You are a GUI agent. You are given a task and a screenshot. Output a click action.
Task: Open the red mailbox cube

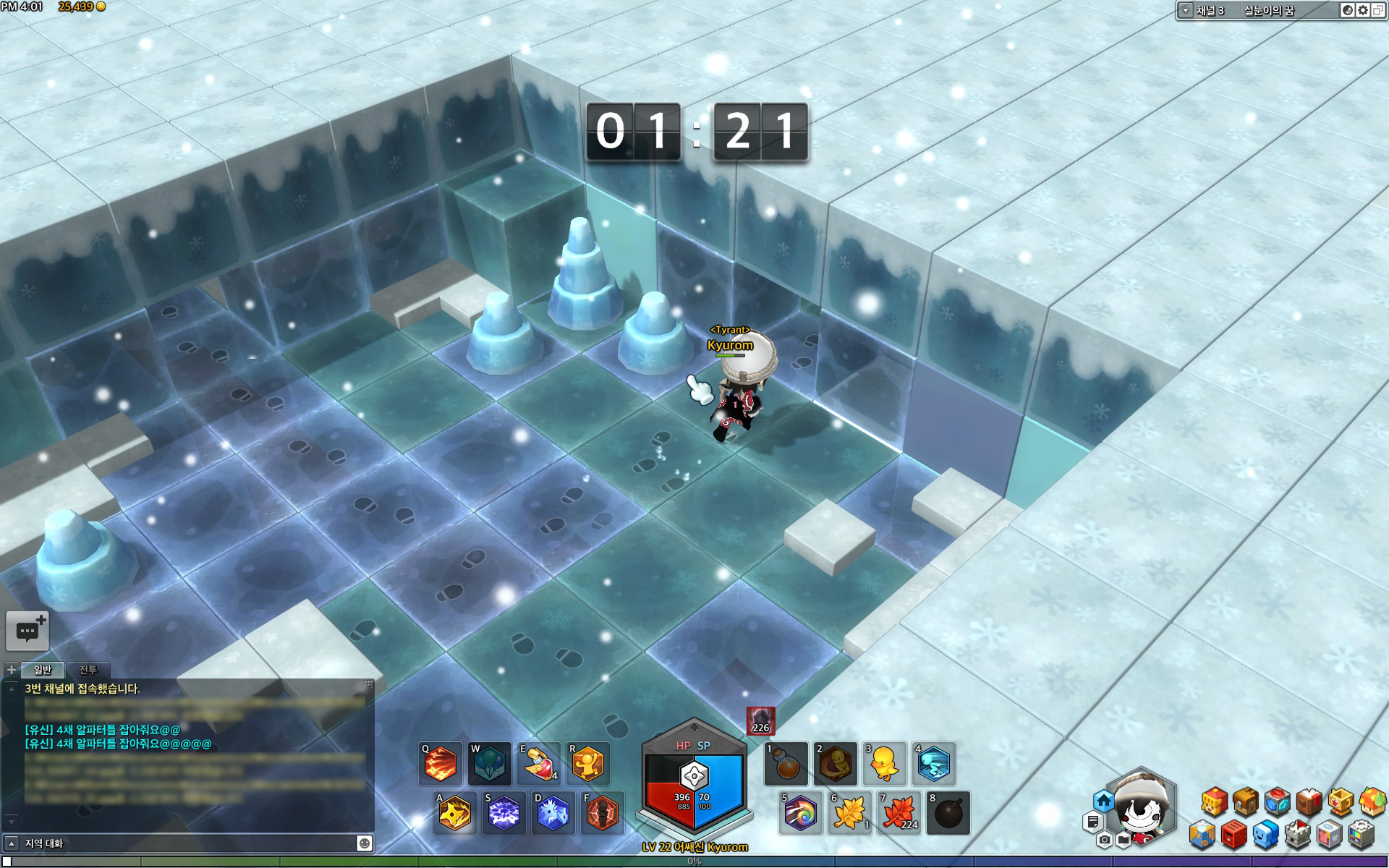[1234, 835]
